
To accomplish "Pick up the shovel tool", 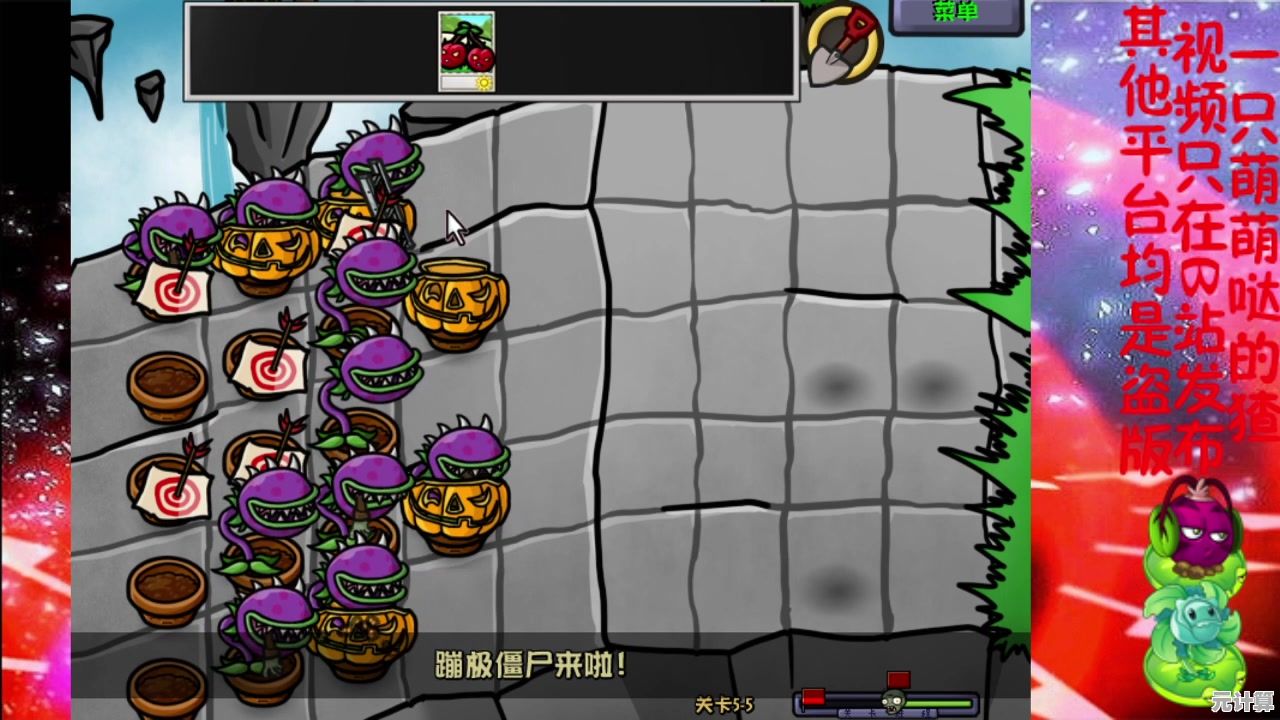I will coord(842,45).
